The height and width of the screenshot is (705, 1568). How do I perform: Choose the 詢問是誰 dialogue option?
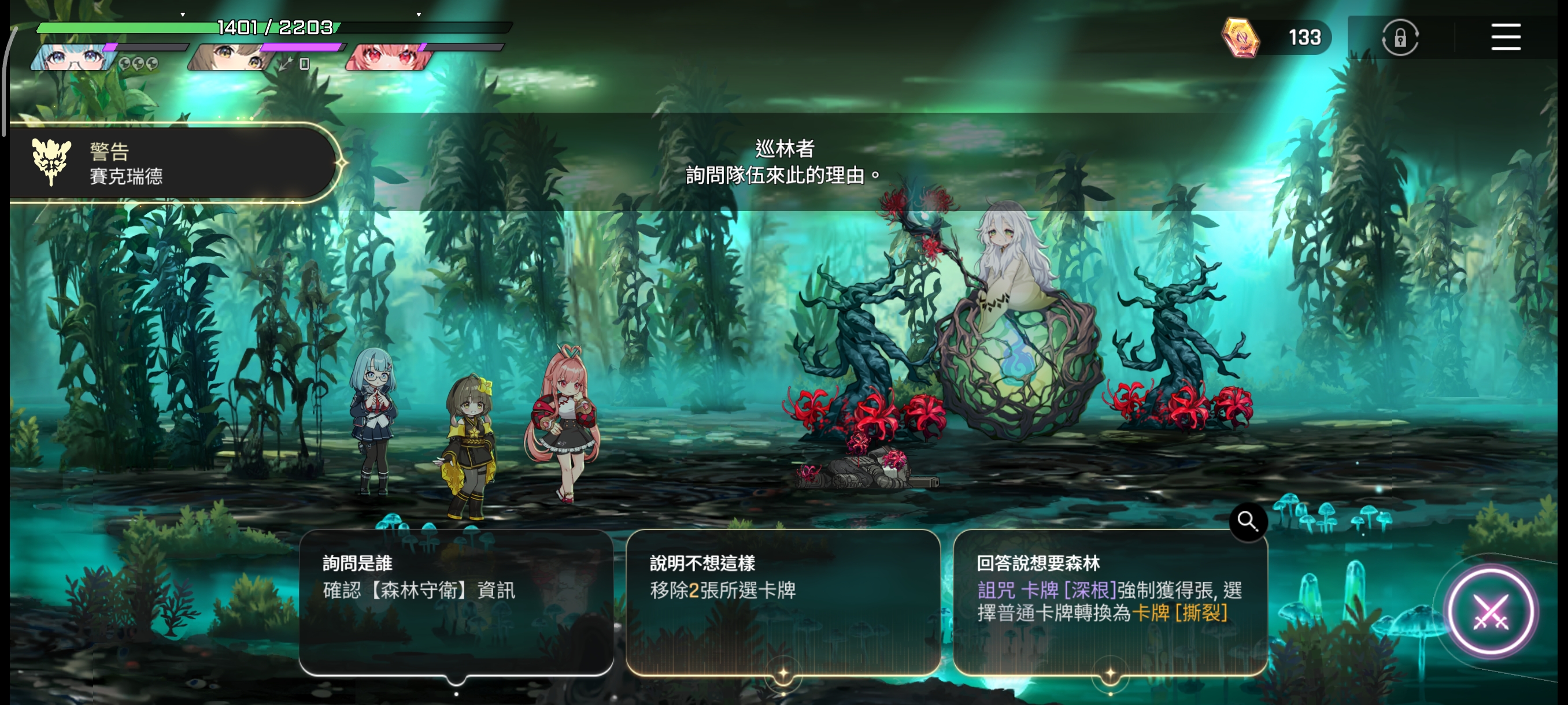point(455,602)
